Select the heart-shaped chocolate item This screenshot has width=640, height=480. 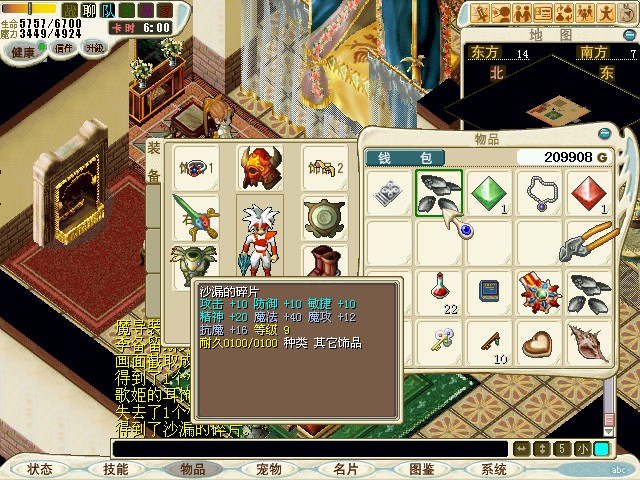click(x=540, y=343)
